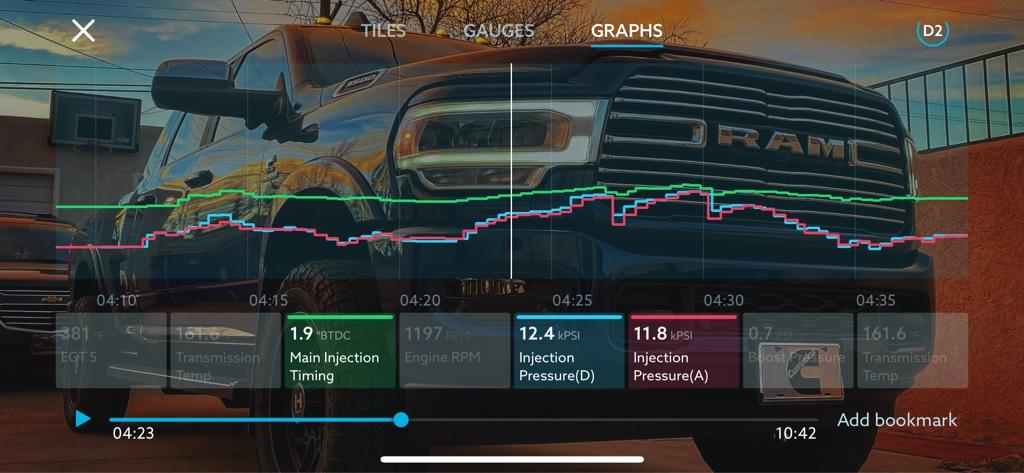Select the Graphs tab
The height and width of the screenshot is (473, 1024).
click(x=626, y=30)
